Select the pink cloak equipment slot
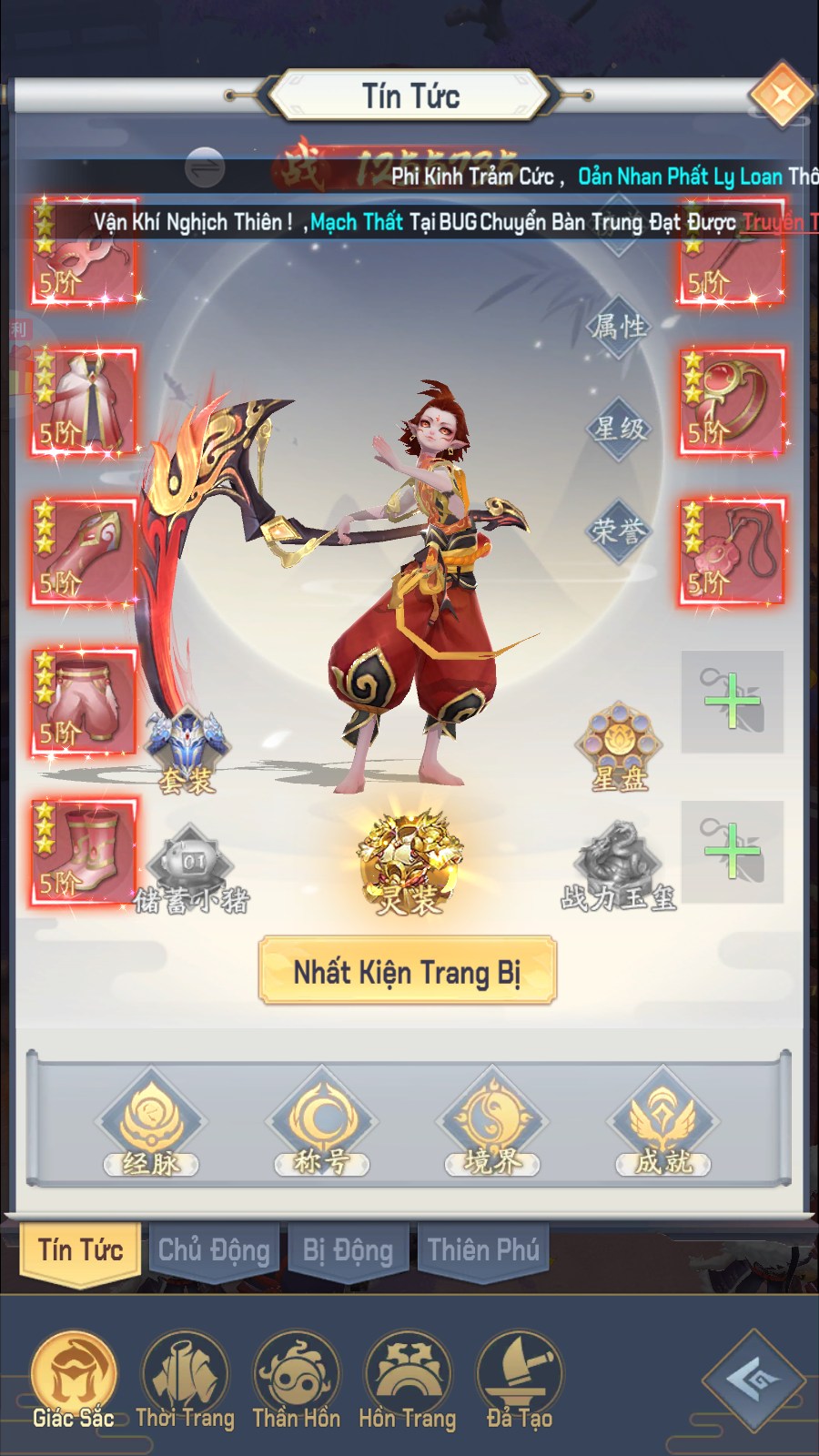The height and width of the screenshot is (1456, 819). 84,400
